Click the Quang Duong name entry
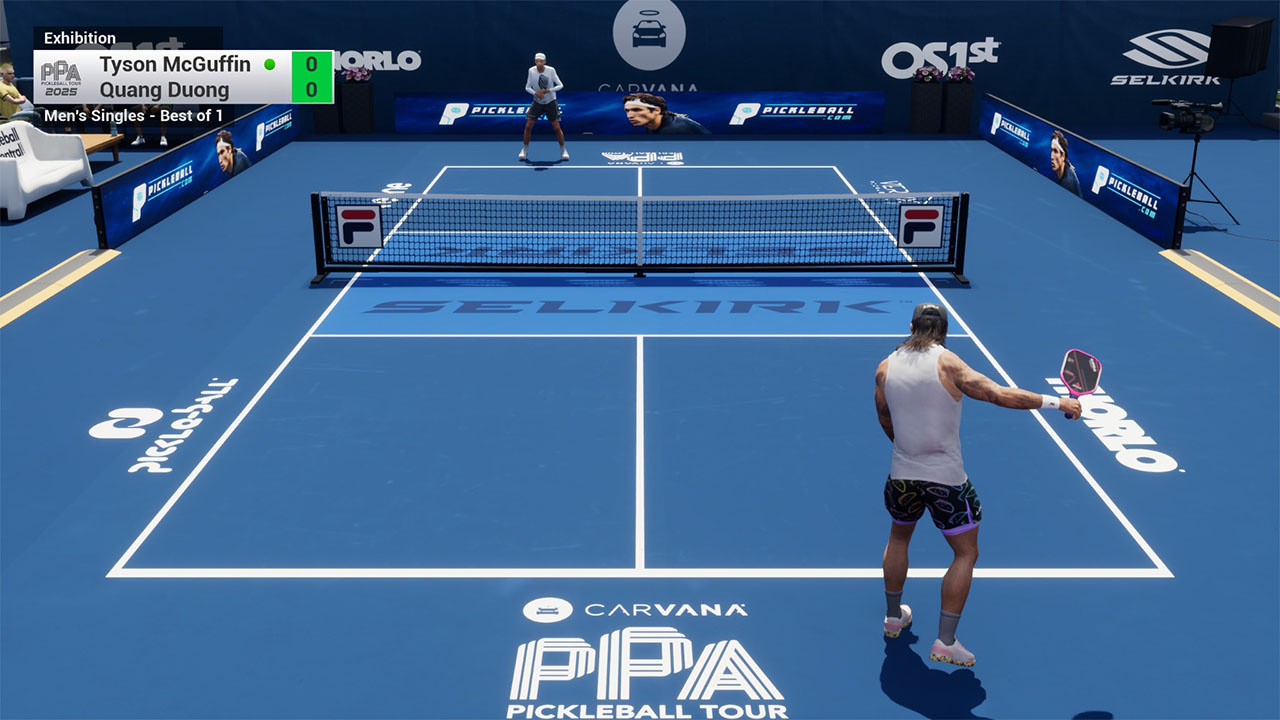Viewport: 1280px width, 720px height. [166, 89]
